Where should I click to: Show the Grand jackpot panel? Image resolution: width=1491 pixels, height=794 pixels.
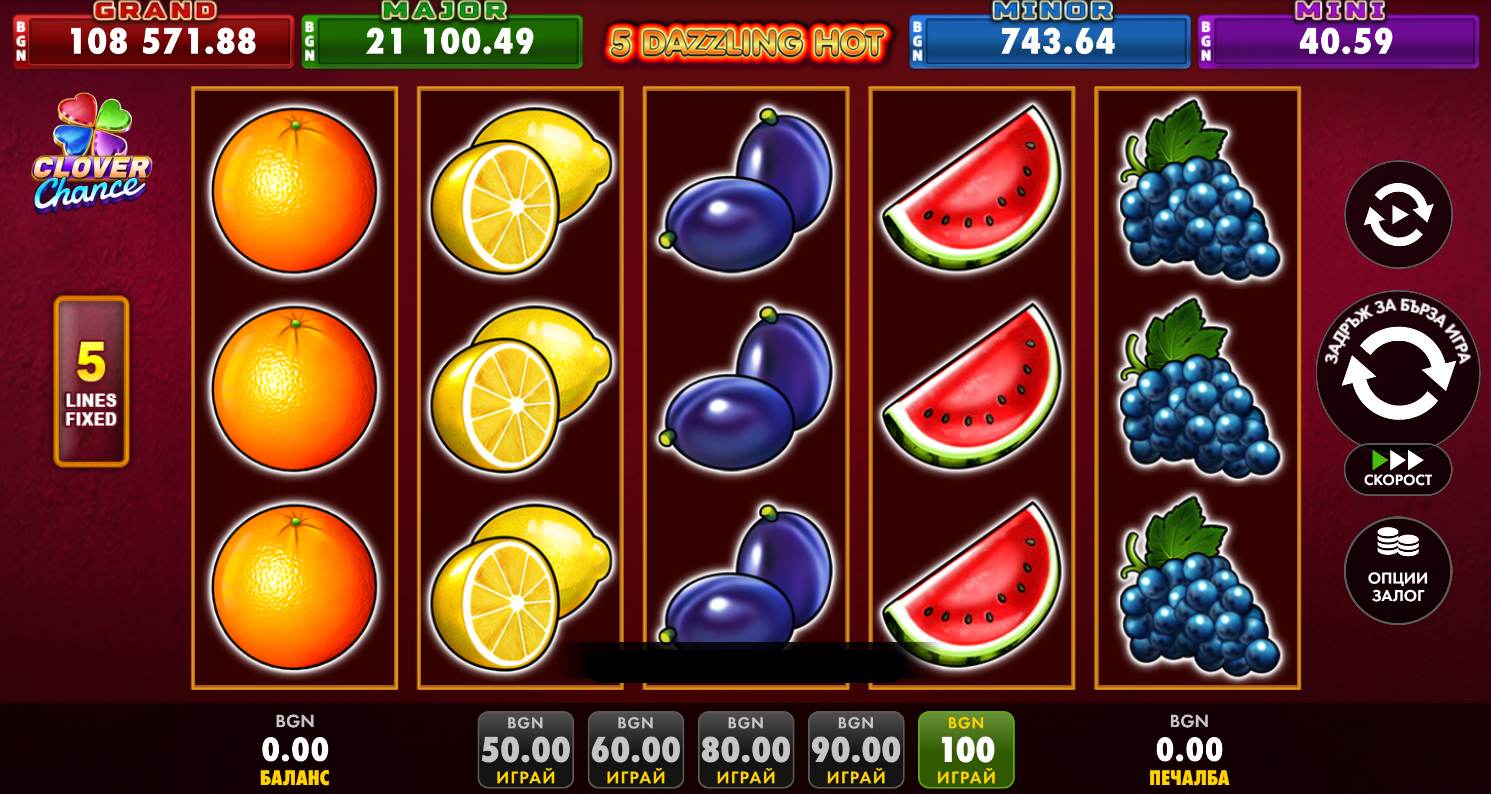click(154, 41)
